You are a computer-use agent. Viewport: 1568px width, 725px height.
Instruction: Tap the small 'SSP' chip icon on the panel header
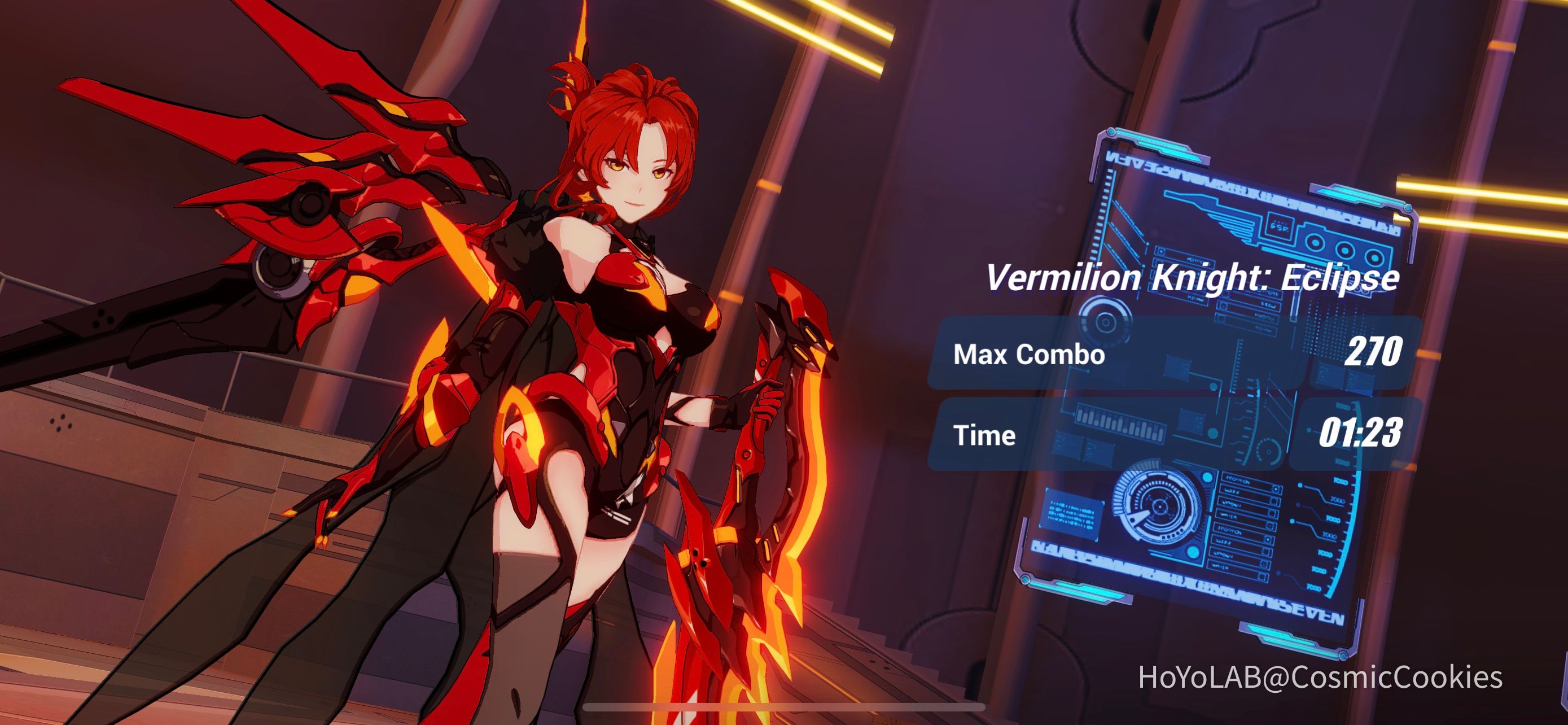click(x=1280, y=227)
